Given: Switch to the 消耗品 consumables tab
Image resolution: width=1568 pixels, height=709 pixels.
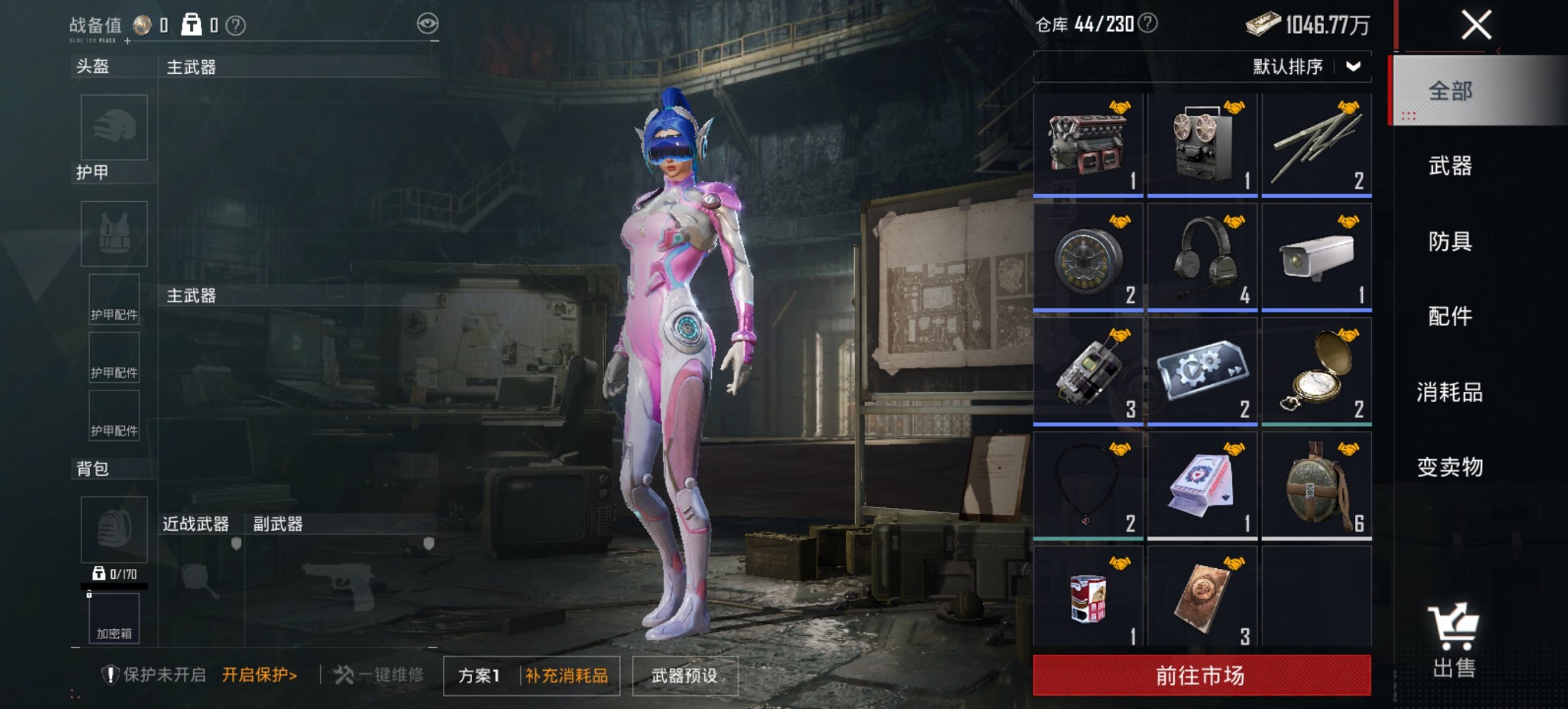Looking at the screenshot, I should click(x=1450, y=393).
